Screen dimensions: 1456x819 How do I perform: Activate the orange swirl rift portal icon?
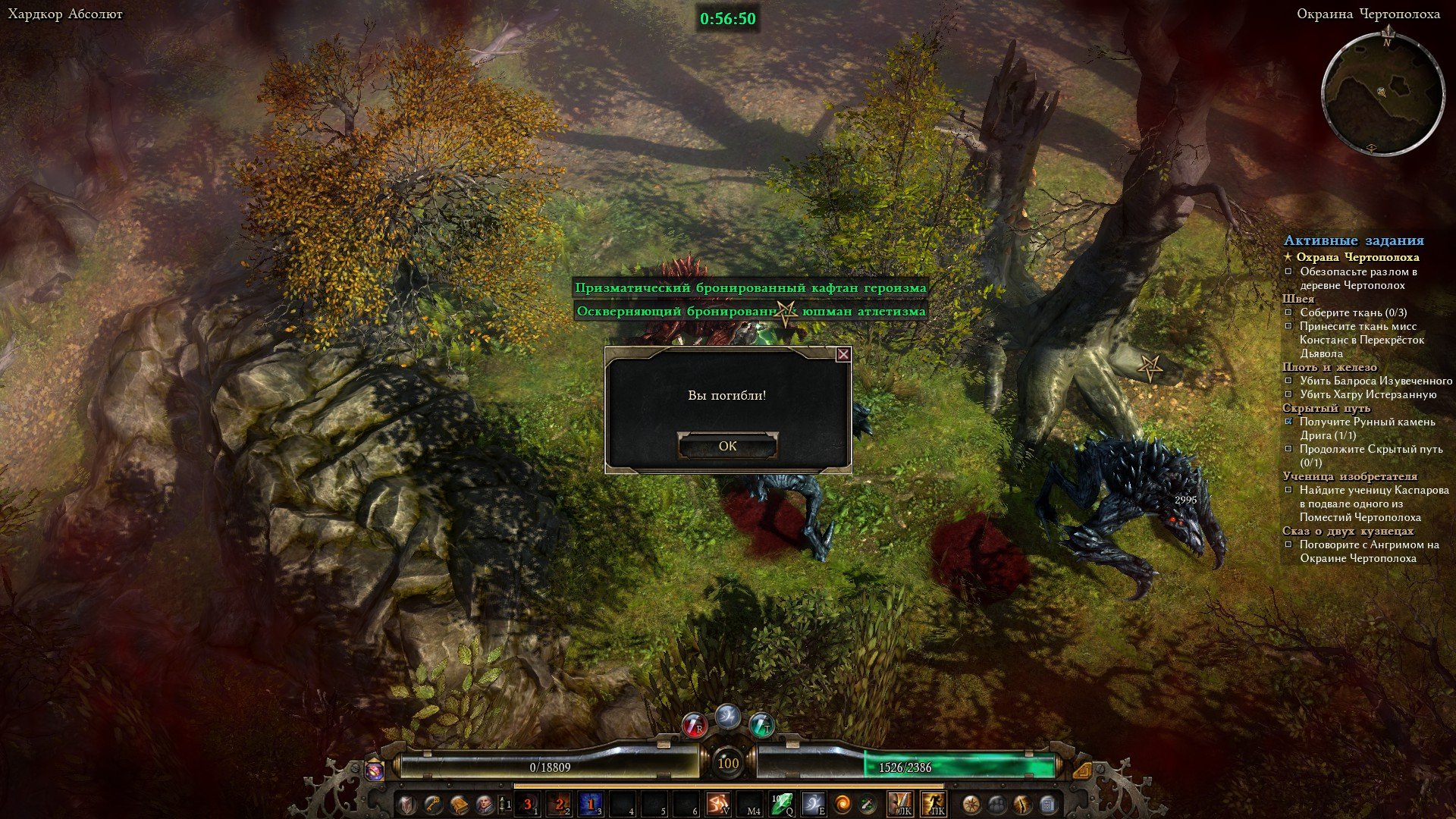tap(843, 804)
